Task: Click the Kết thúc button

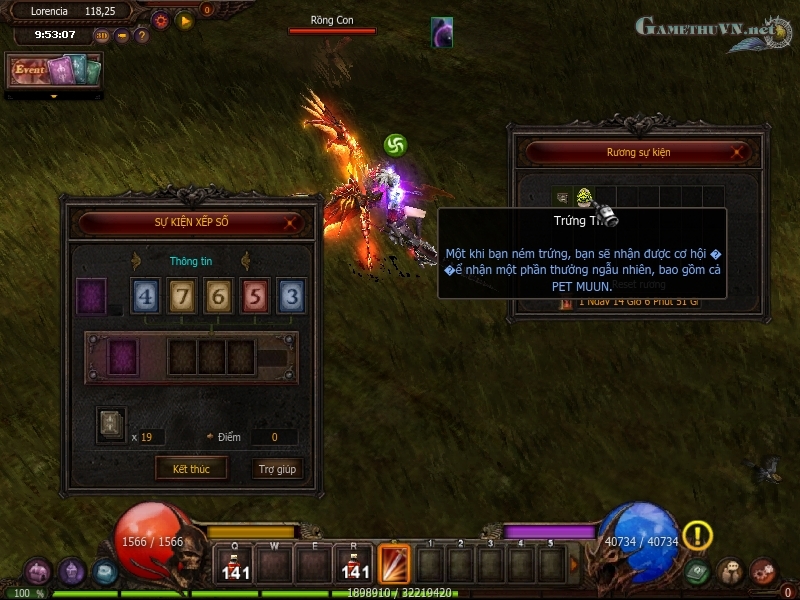Action: tap(191, 469)
